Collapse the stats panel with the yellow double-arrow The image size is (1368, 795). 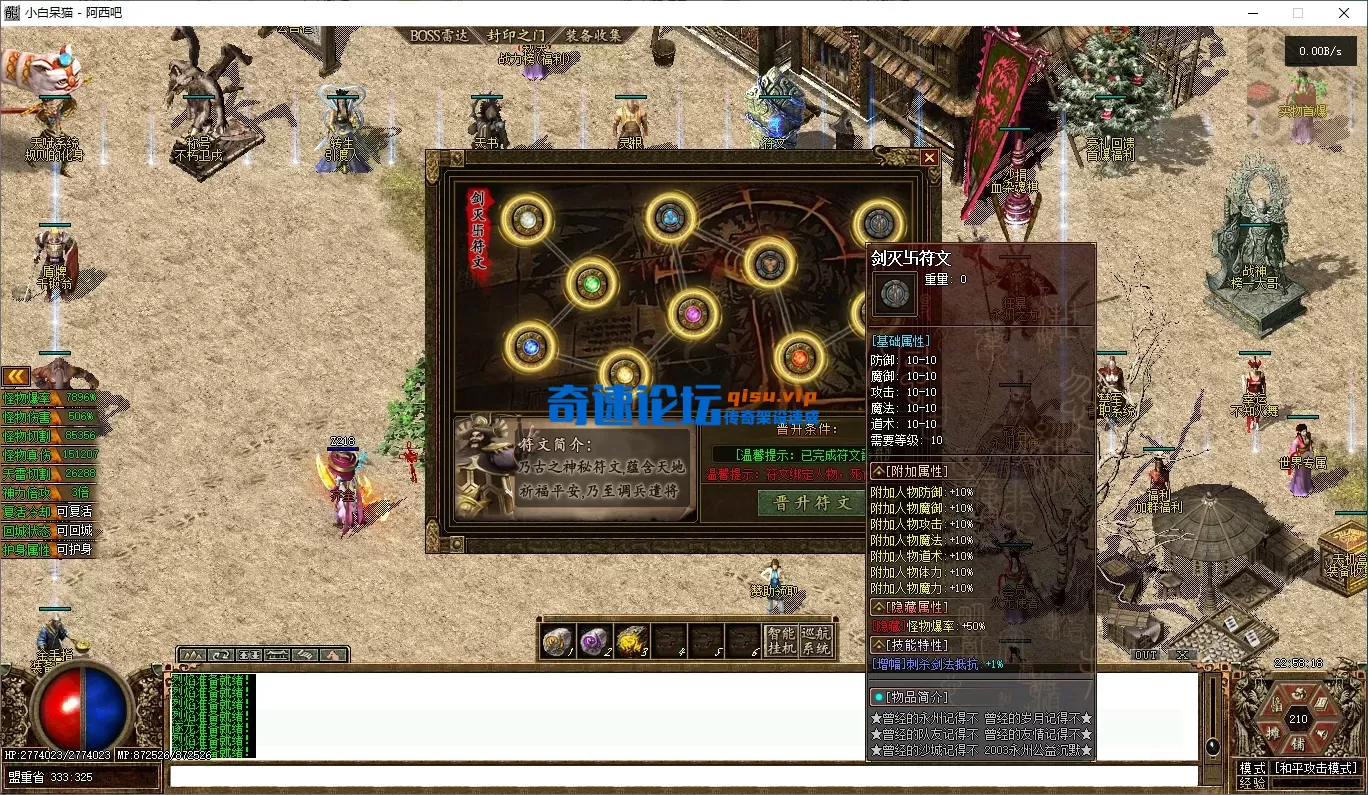(x=15, y=376)
